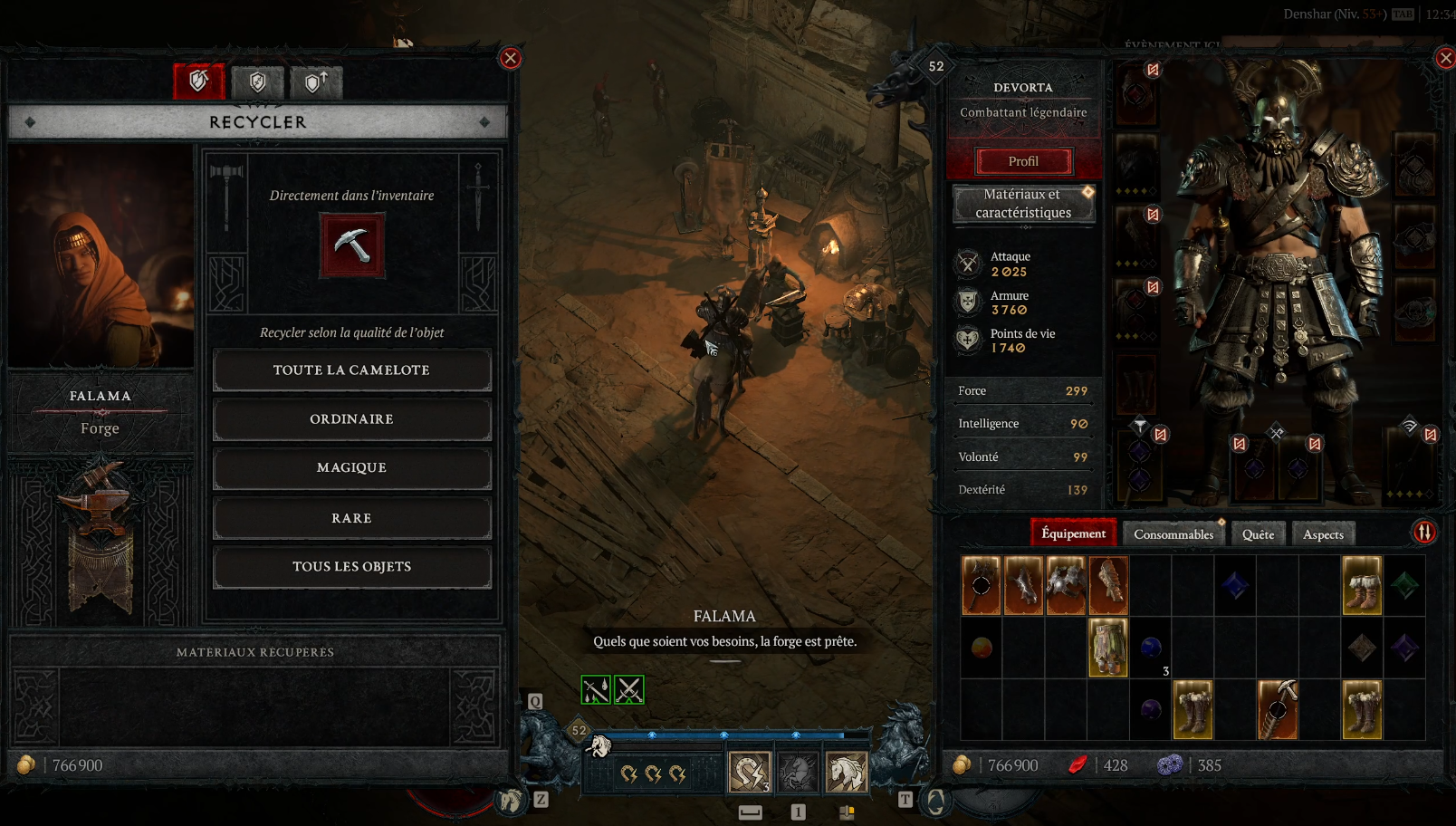Viewport: 1456px width, 826px height.
Task: Select the red Recycler tab icon
Action: tap(198, 82)
